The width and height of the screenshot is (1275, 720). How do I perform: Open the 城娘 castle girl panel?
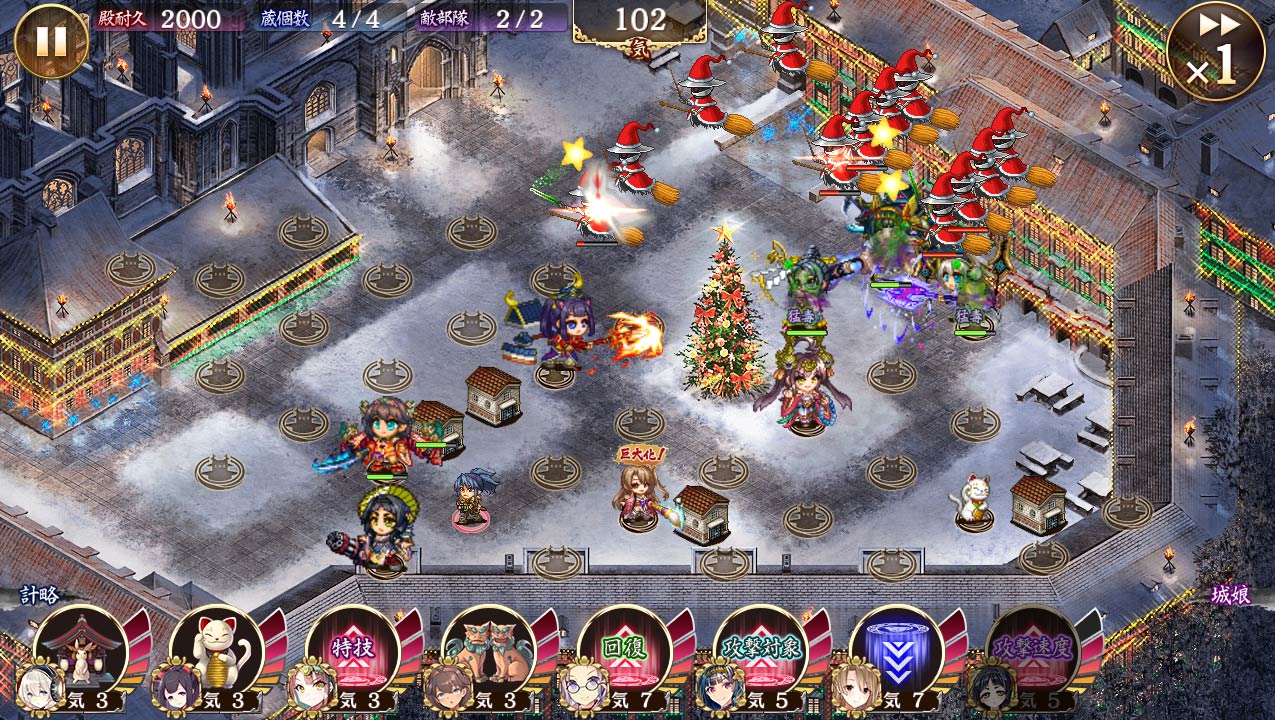[x=1230, y=595]
